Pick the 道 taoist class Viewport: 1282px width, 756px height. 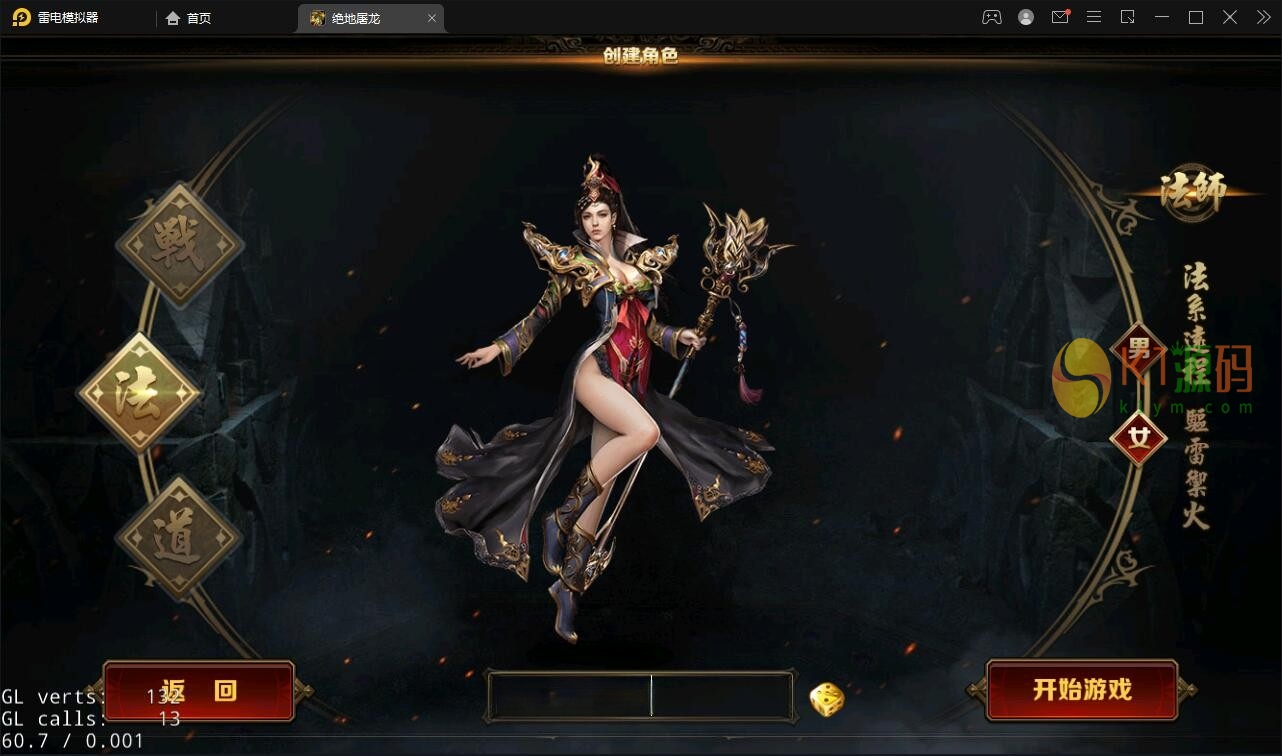click(179, 538)
